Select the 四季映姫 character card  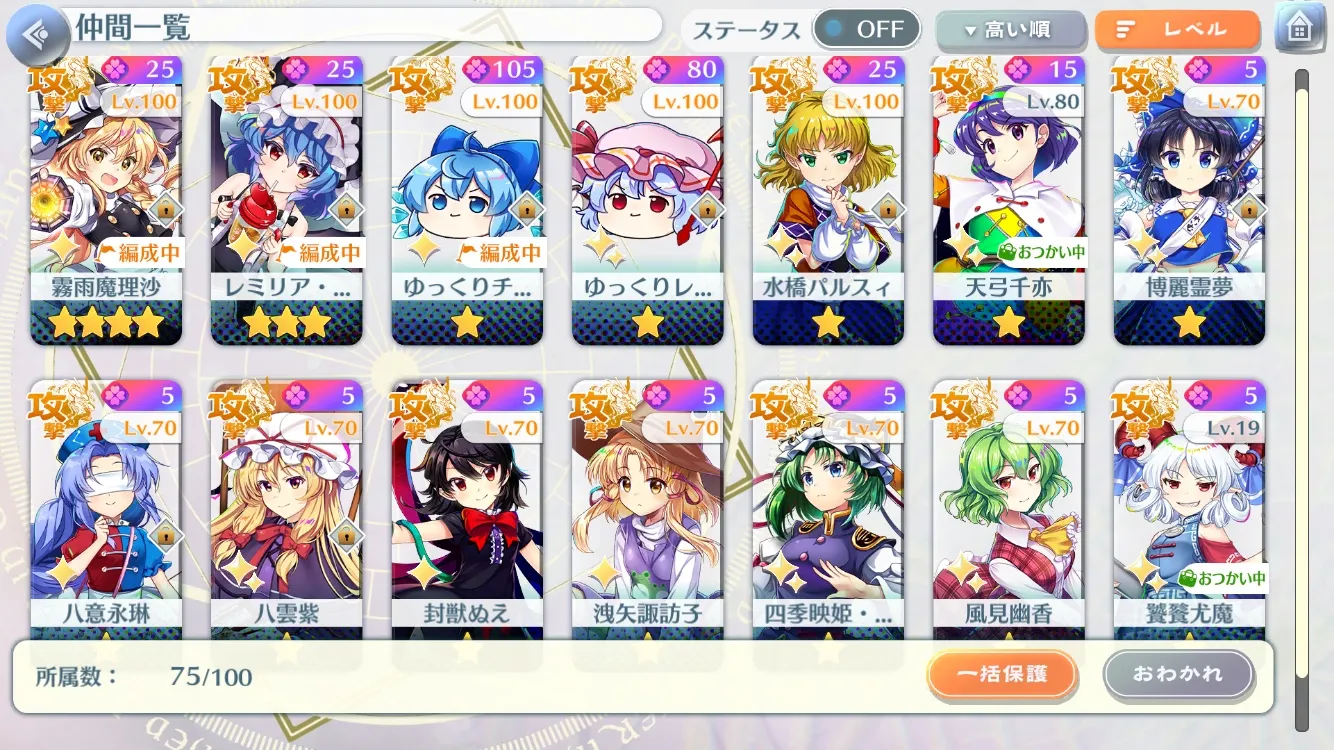(x=828, y=510)
